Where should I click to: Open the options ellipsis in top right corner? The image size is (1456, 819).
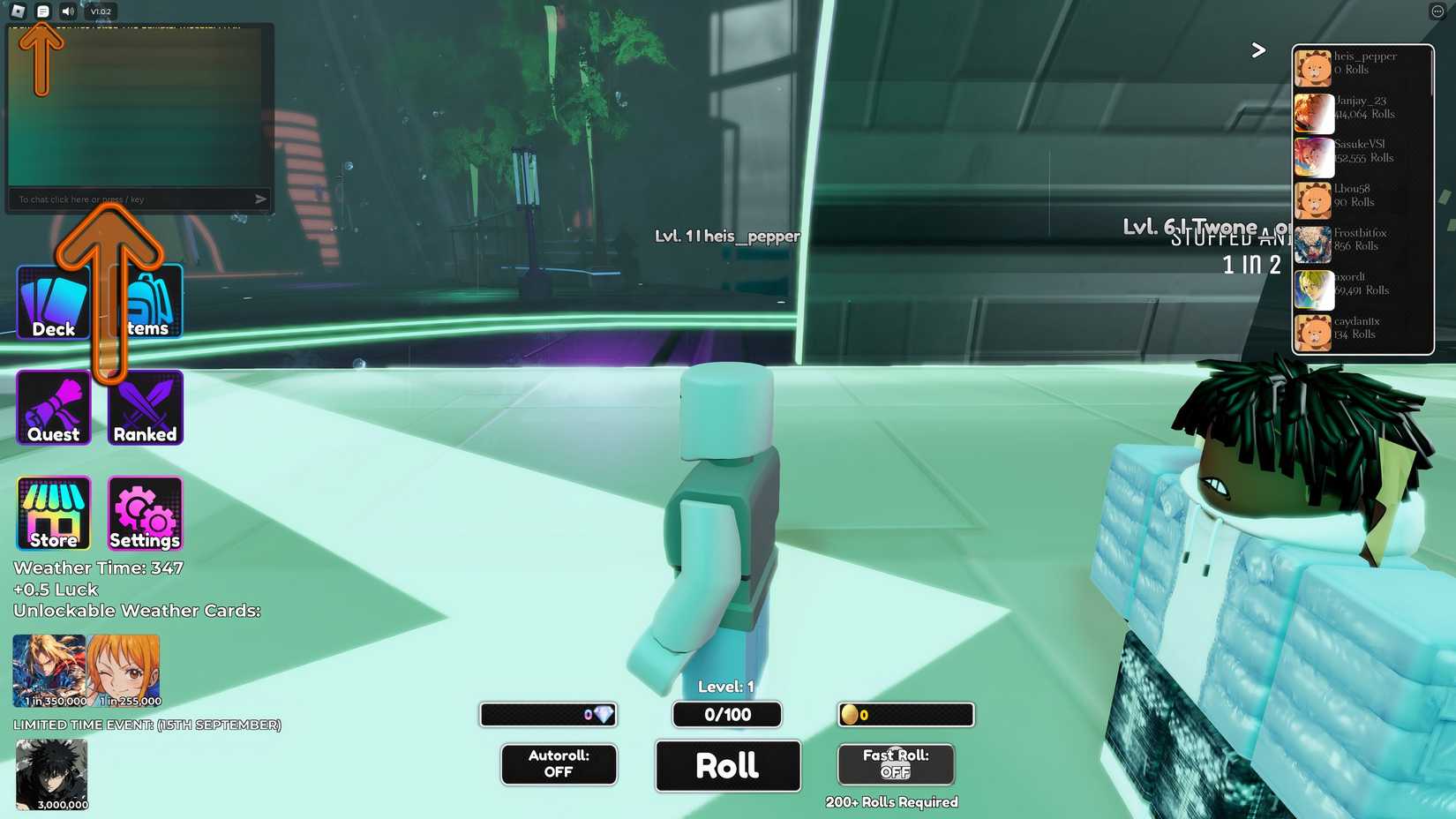click(x=1437, y=11)
